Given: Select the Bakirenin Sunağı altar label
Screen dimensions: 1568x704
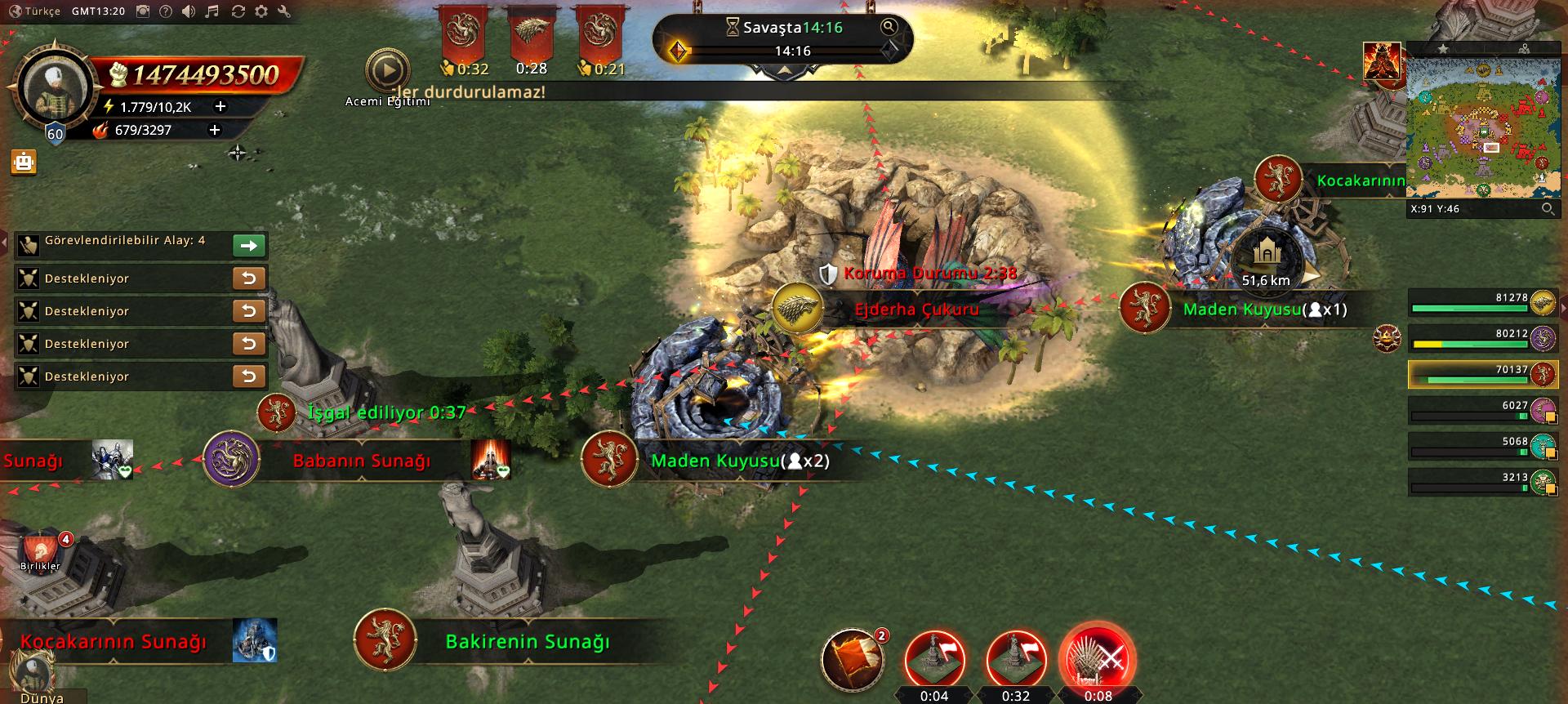Looking at the screenshot, I should [528, 642].
